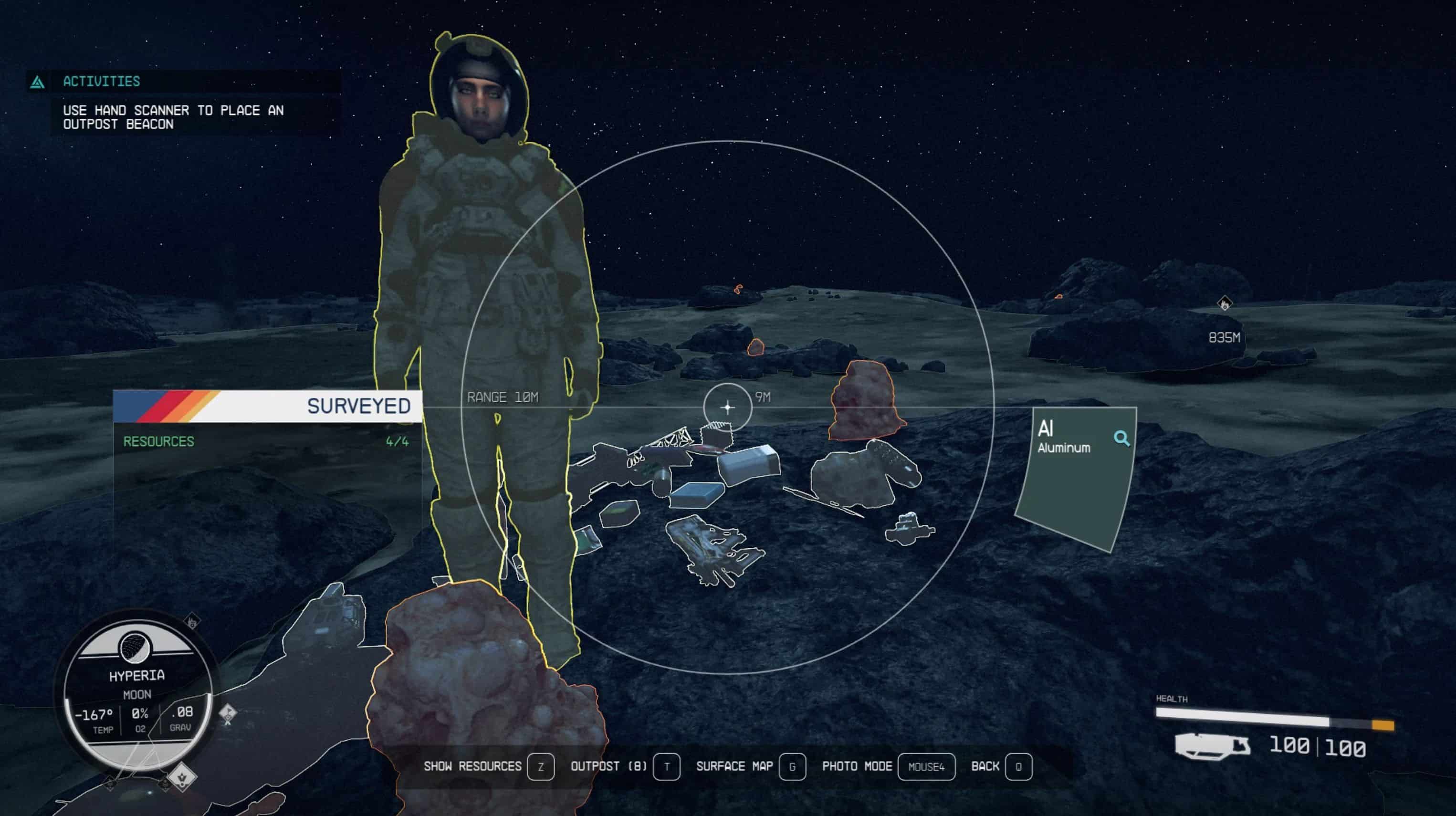
Task: Open the Activities objective tracker
Action: (102, 82)
